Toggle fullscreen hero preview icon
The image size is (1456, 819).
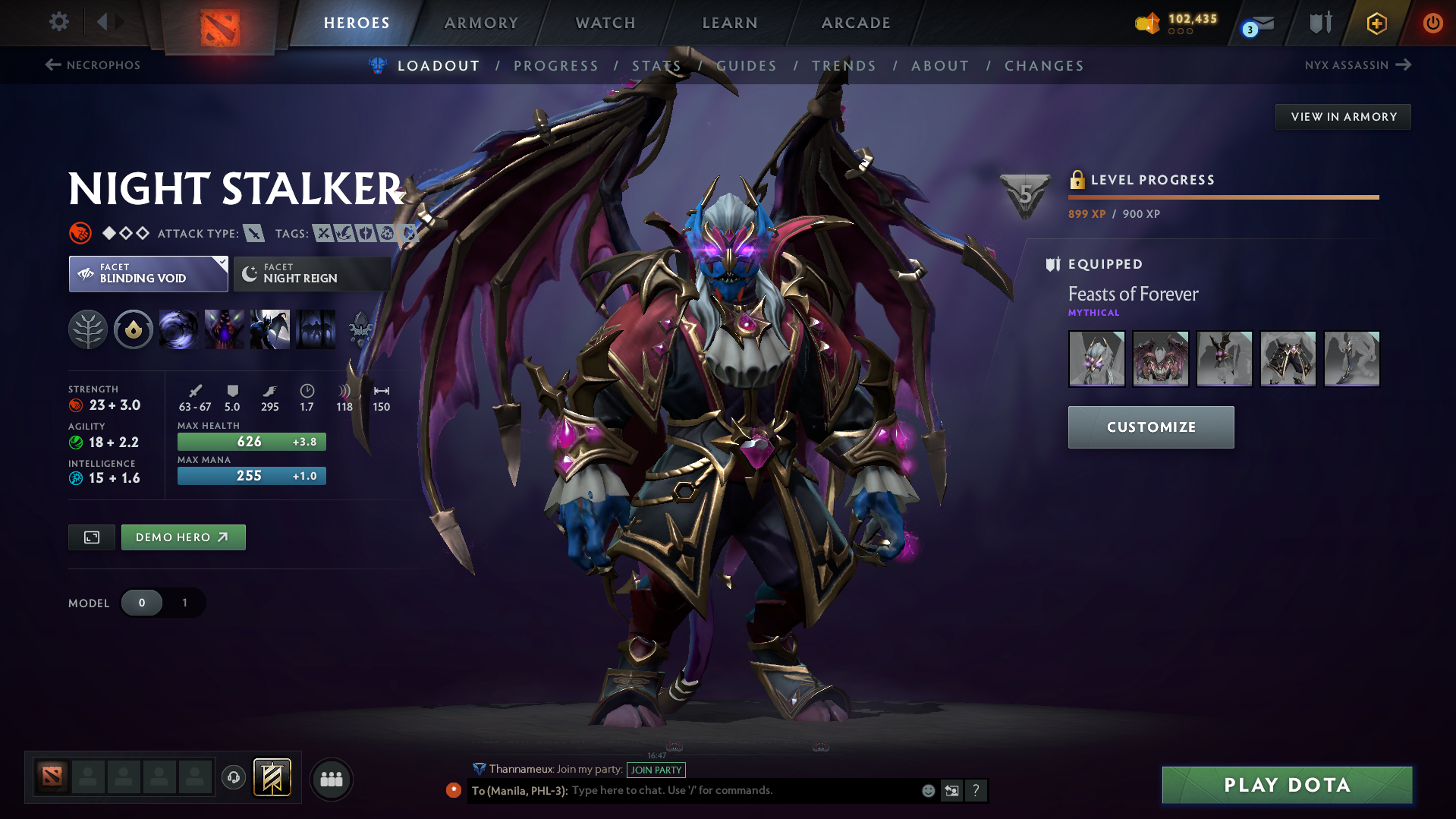coord(91,537)
